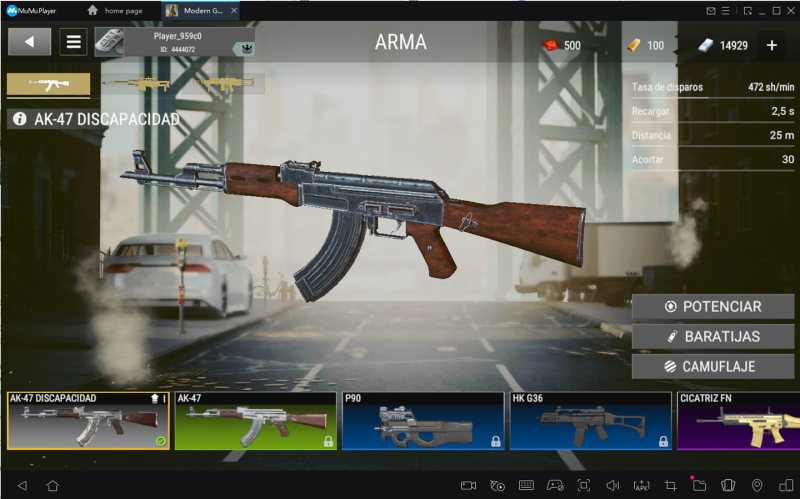800x499 pixels.
Task: Switch to the sniper rifle category tab
Action: [x=135, y=85]
